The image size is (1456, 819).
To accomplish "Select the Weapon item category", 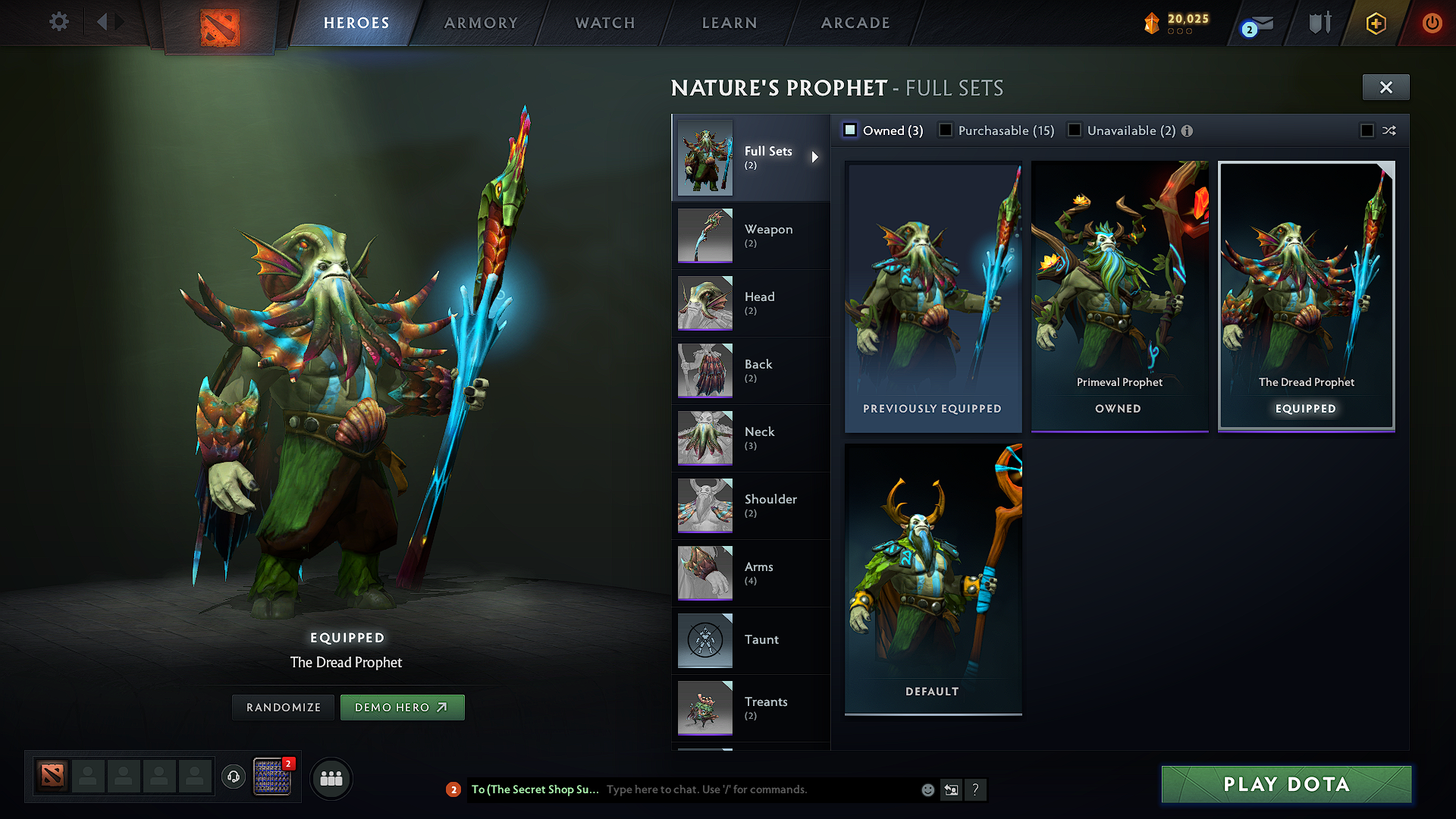I will (750, 235).
